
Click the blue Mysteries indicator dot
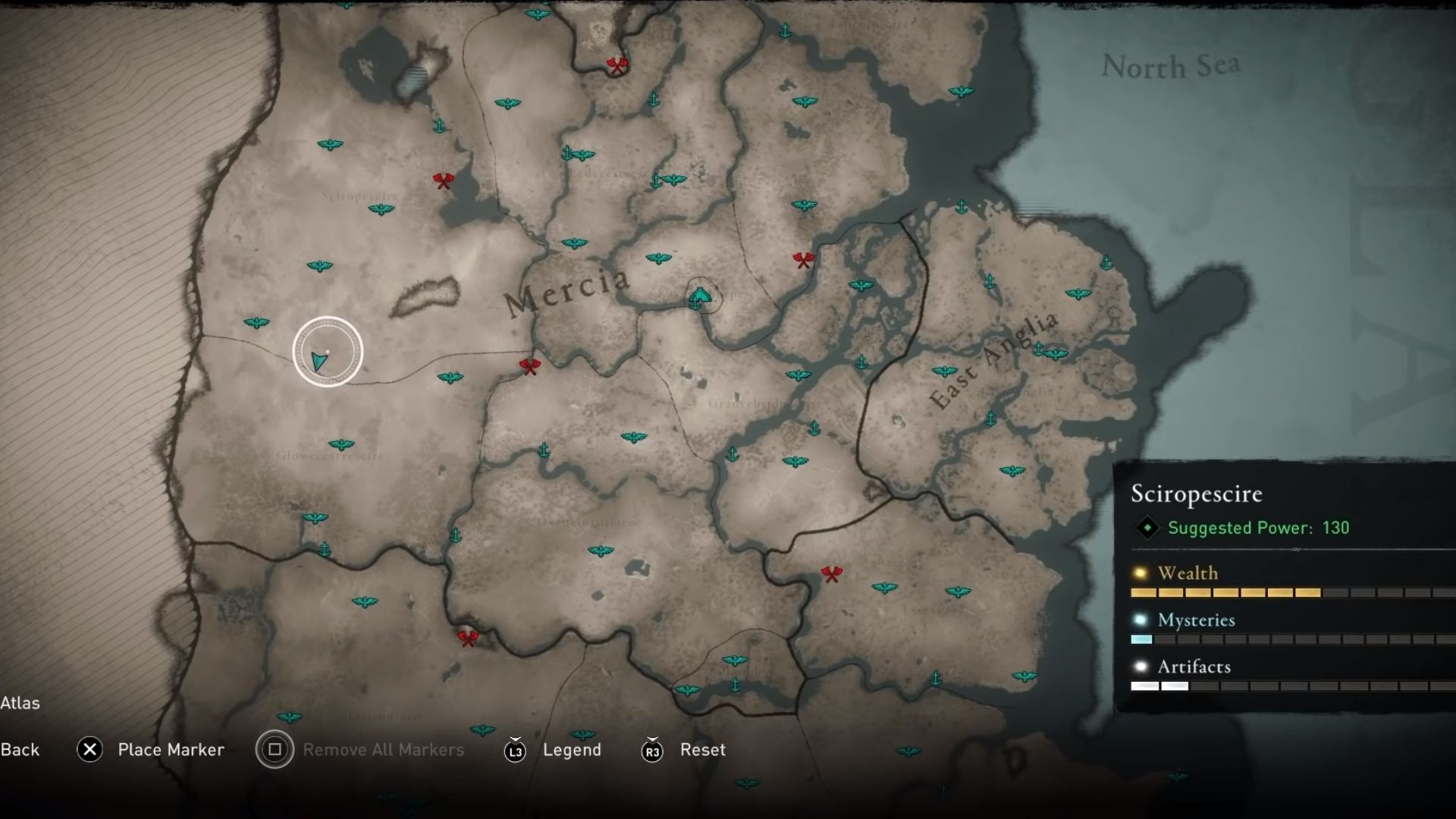1140,620
